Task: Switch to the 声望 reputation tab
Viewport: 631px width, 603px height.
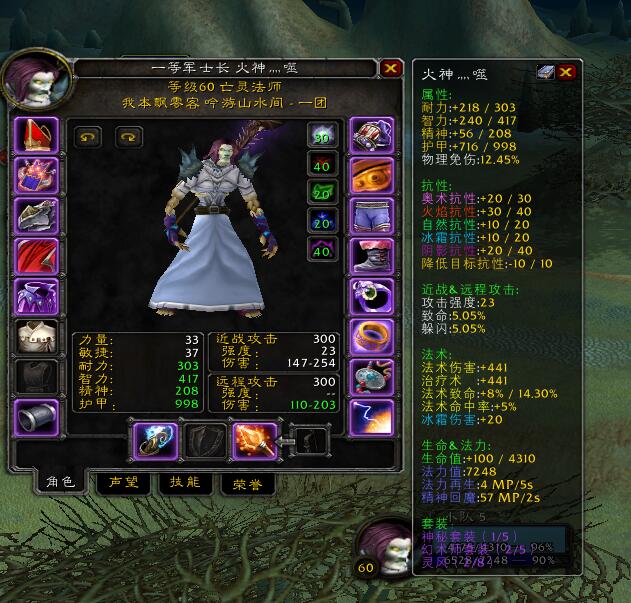Action: tap(123, 481)
